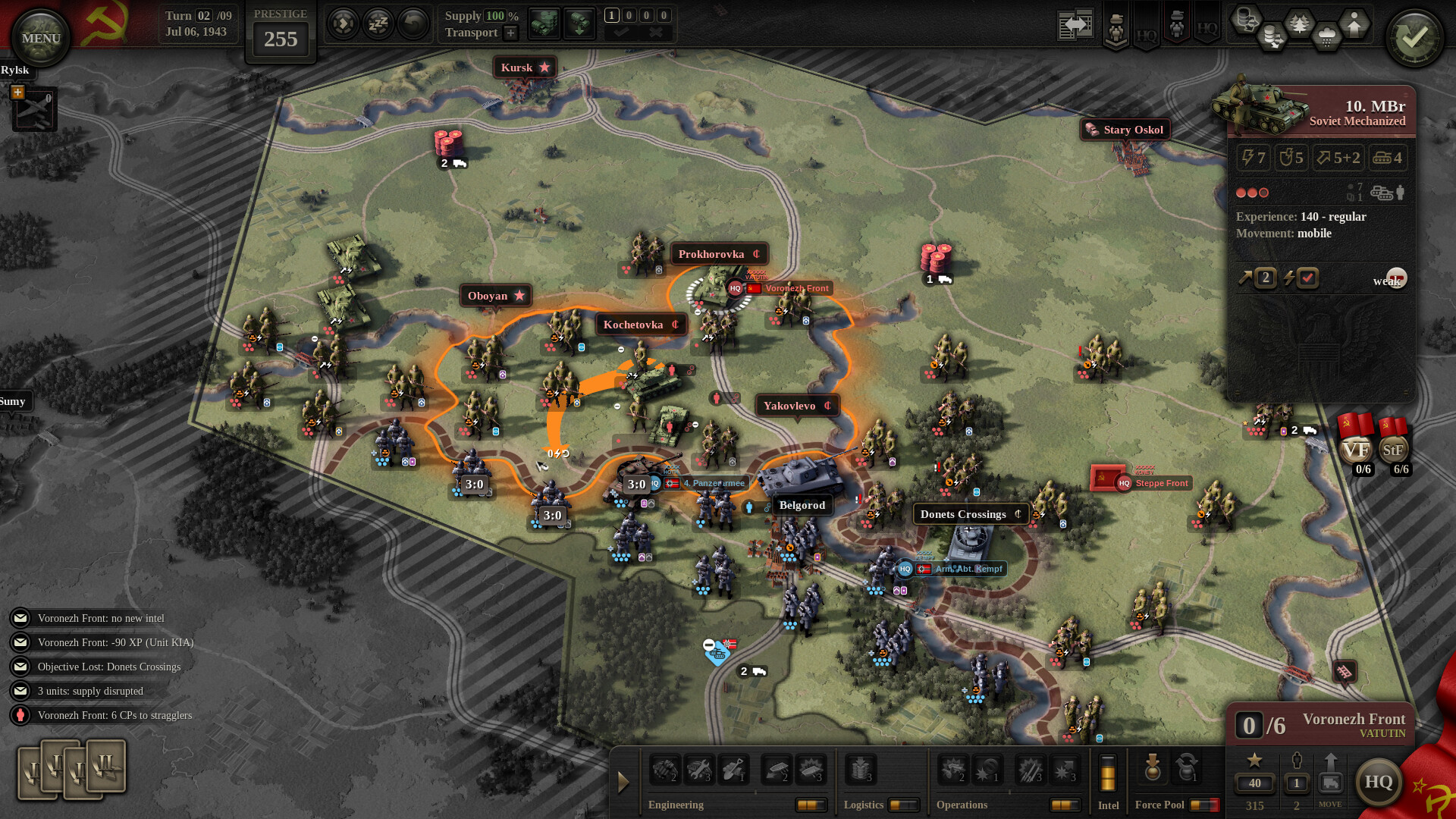Select the Sumy tab on left edge
1456x819 pixels.
click(x=14, y=401)
